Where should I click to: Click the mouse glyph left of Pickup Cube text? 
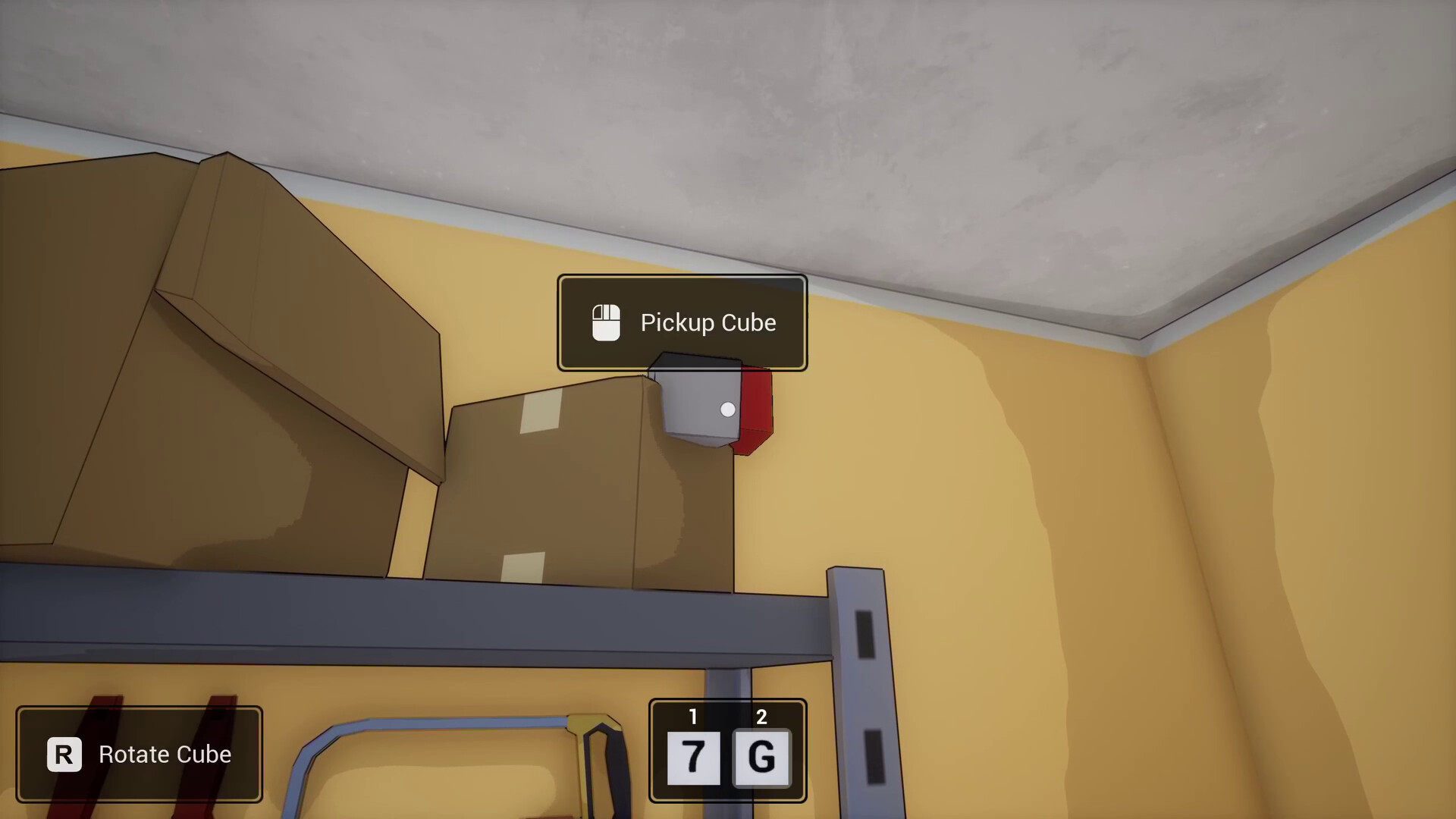click(605, 322)
